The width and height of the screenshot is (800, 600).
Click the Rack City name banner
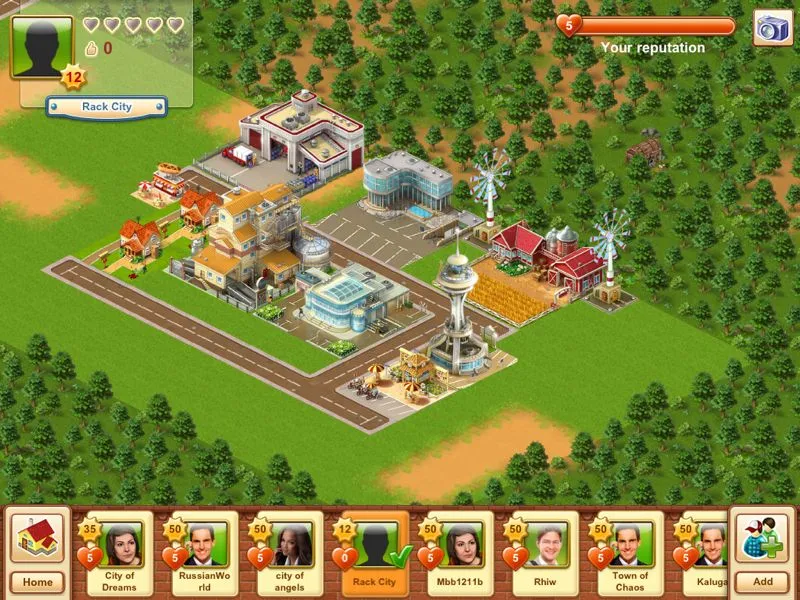pyautogui.click(x=106, y=106)
